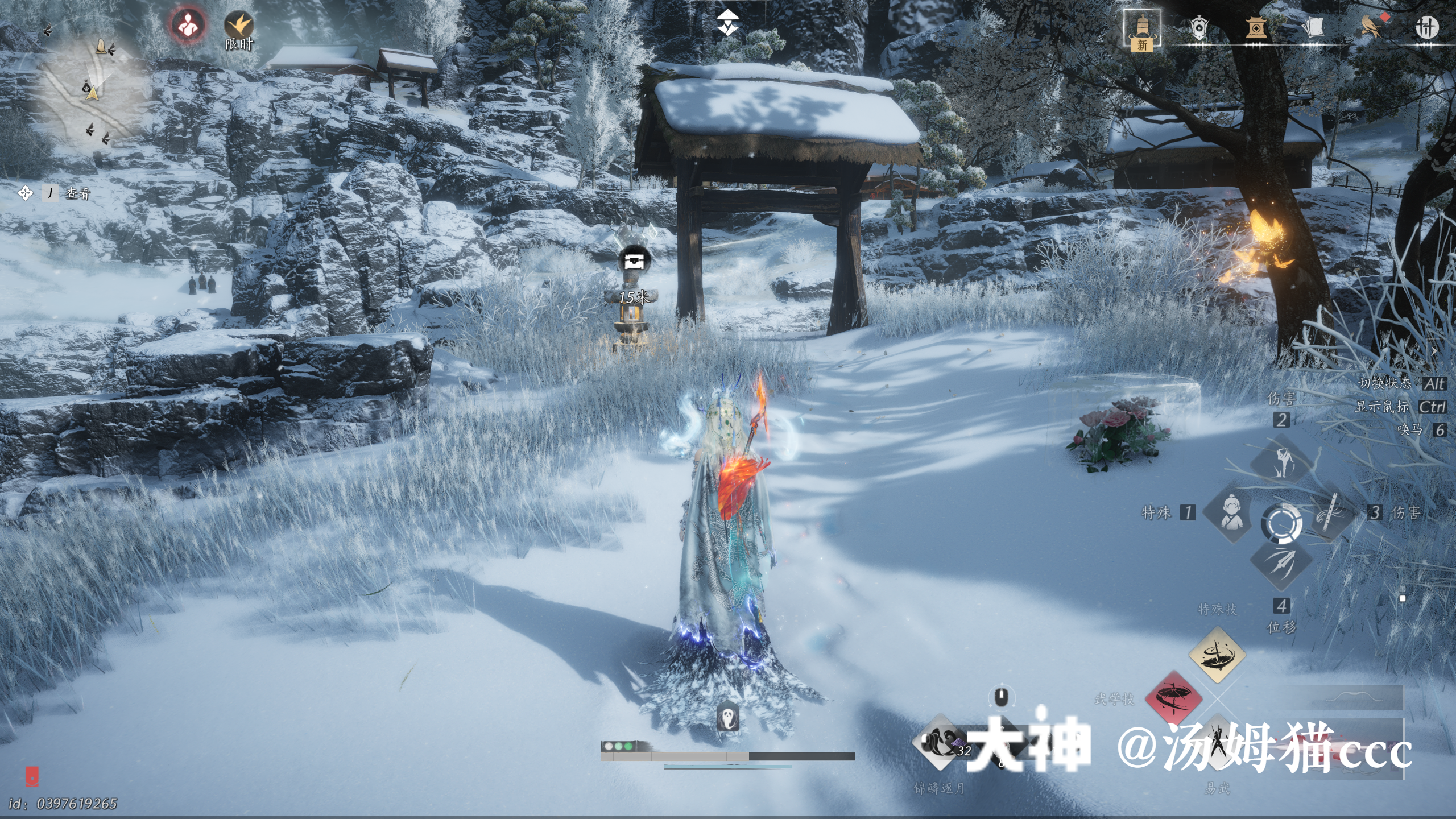
Task: Use the kicking figure damage skill
Action: 1281,461
